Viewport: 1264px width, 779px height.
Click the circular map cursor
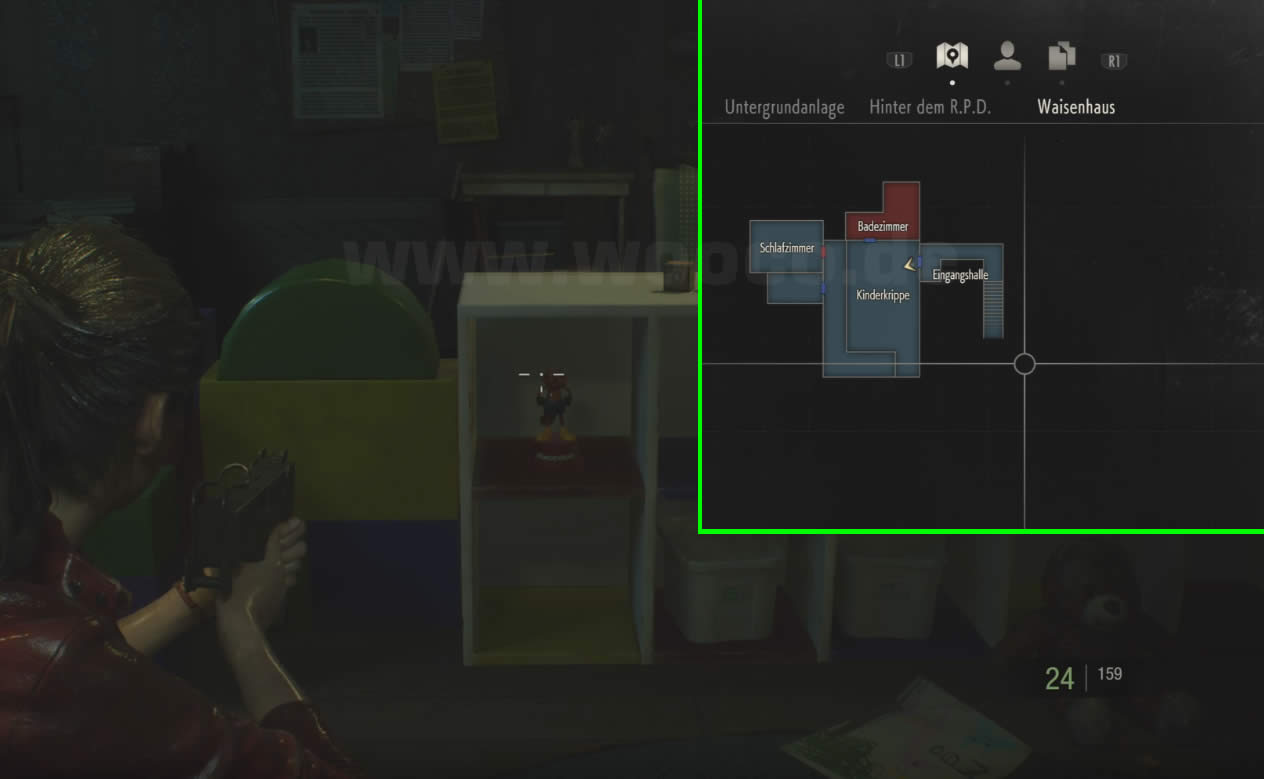tap(1024, 364)
